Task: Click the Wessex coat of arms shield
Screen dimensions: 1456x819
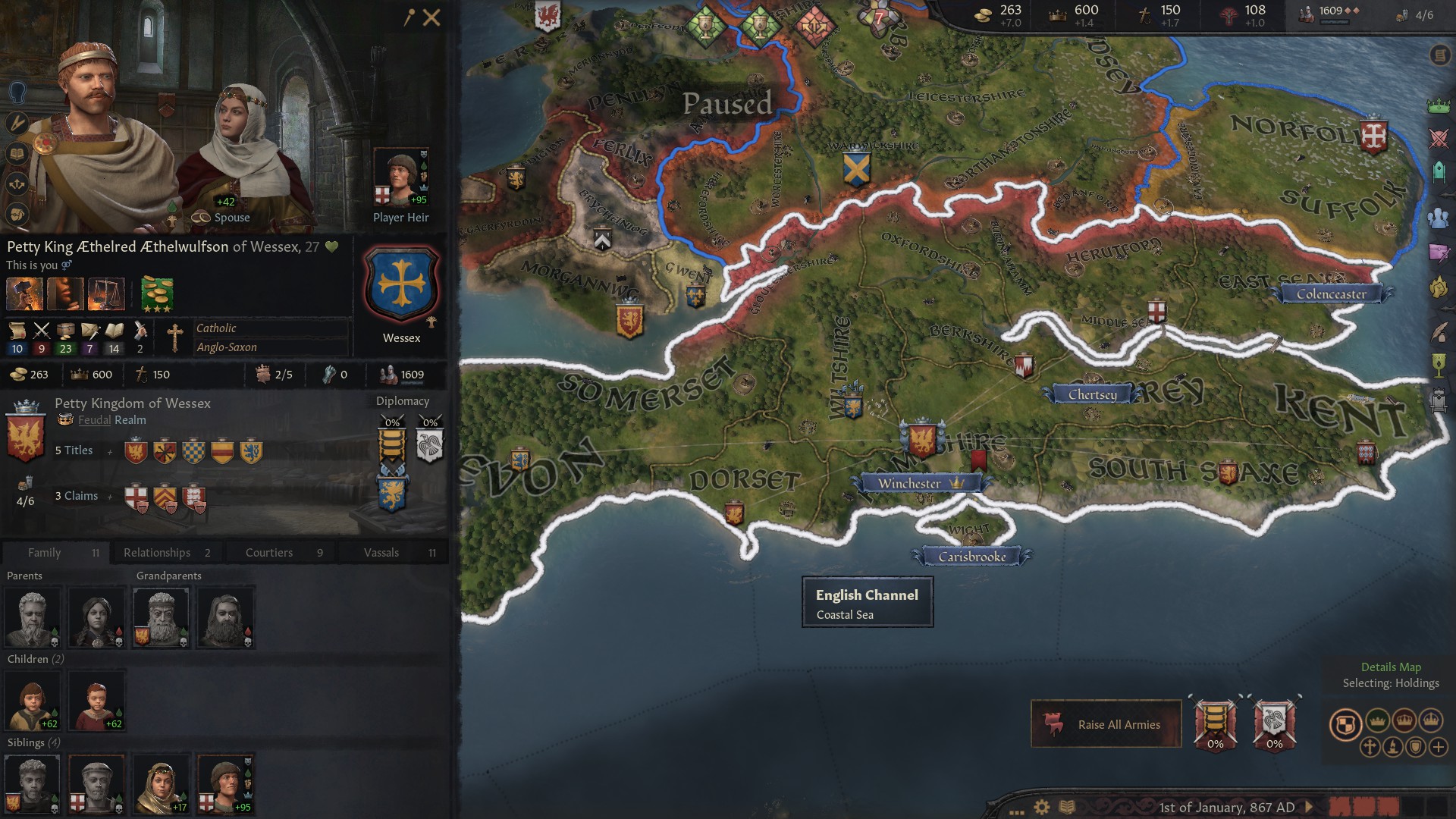Action: click(x=401, y=286)
